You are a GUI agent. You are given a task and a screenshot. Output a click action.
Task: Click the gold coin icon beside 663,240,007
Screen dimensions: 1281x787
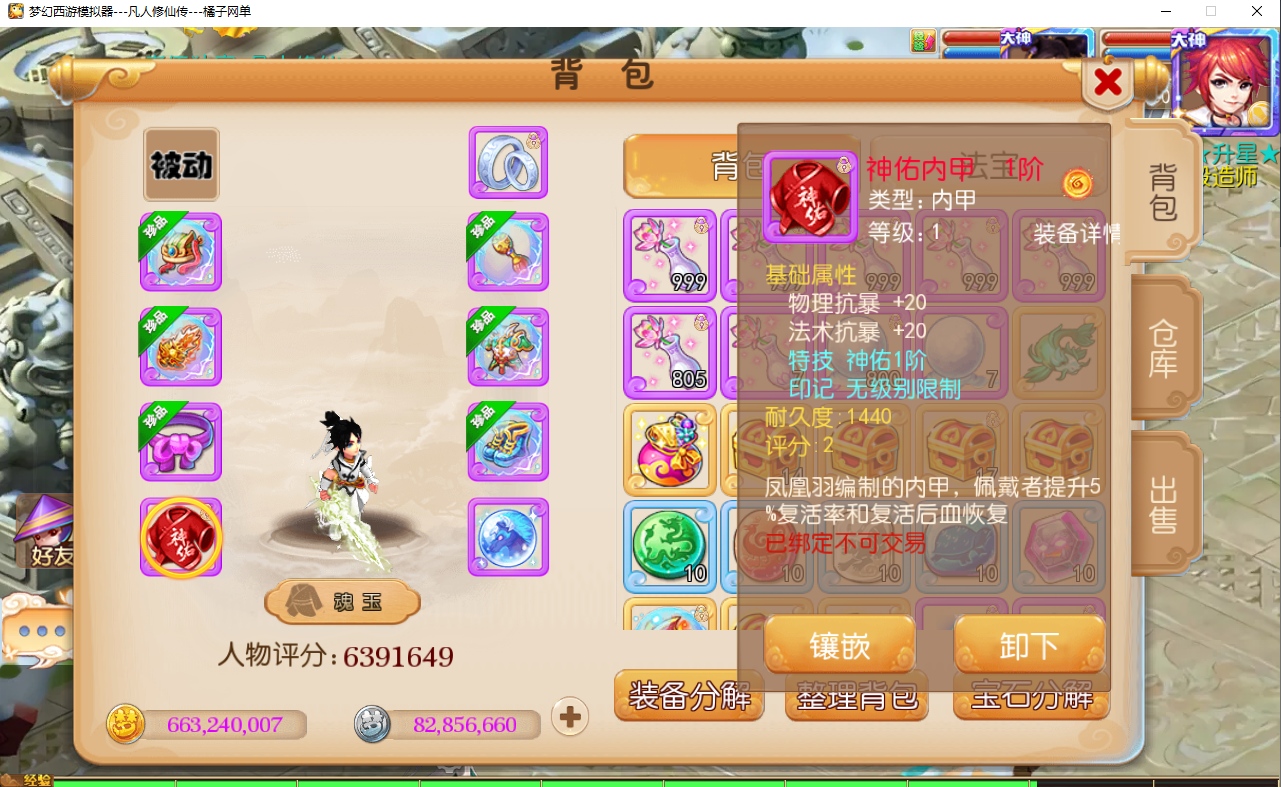click(126, 723)
